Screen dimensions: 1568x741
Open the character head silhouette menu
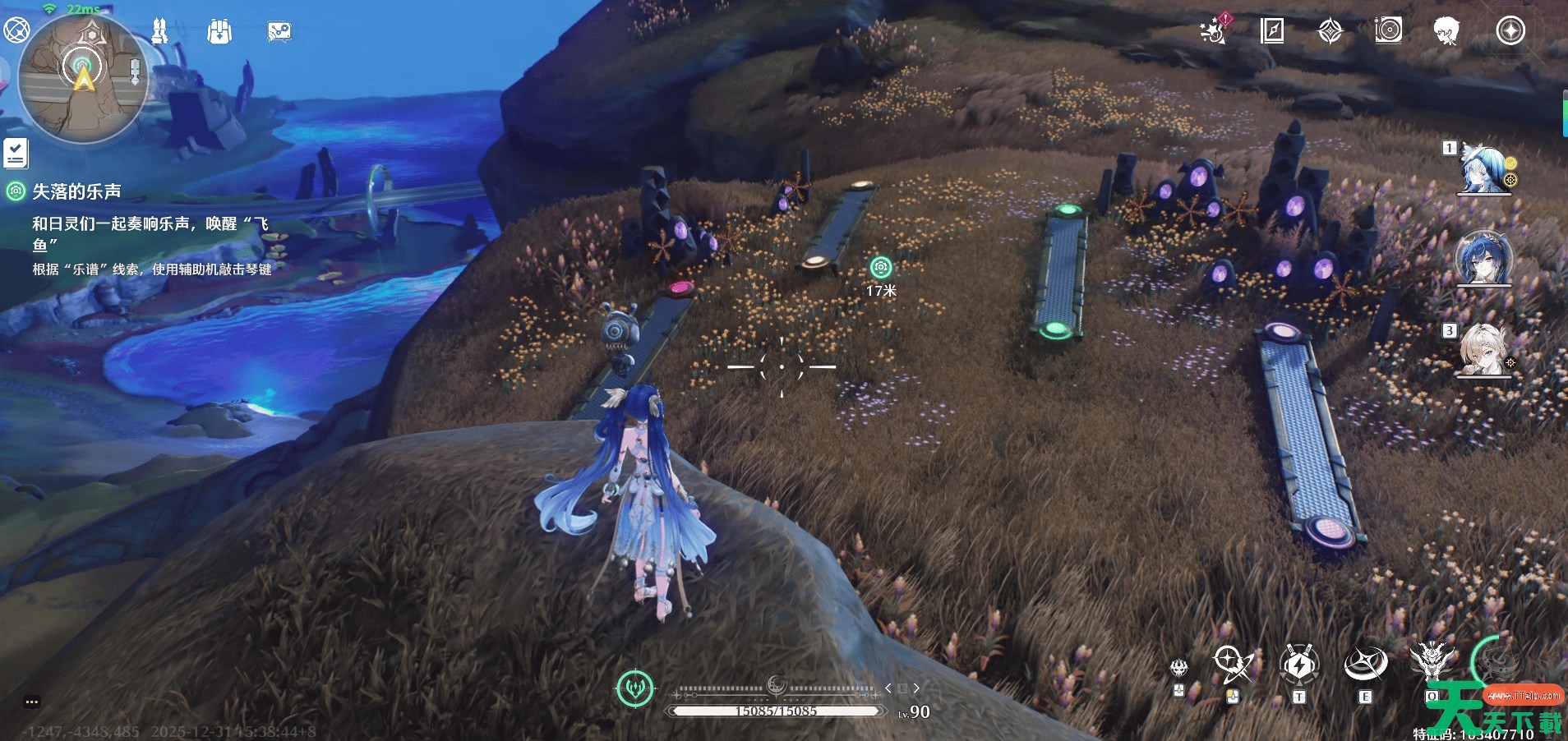pos(1446,31)
